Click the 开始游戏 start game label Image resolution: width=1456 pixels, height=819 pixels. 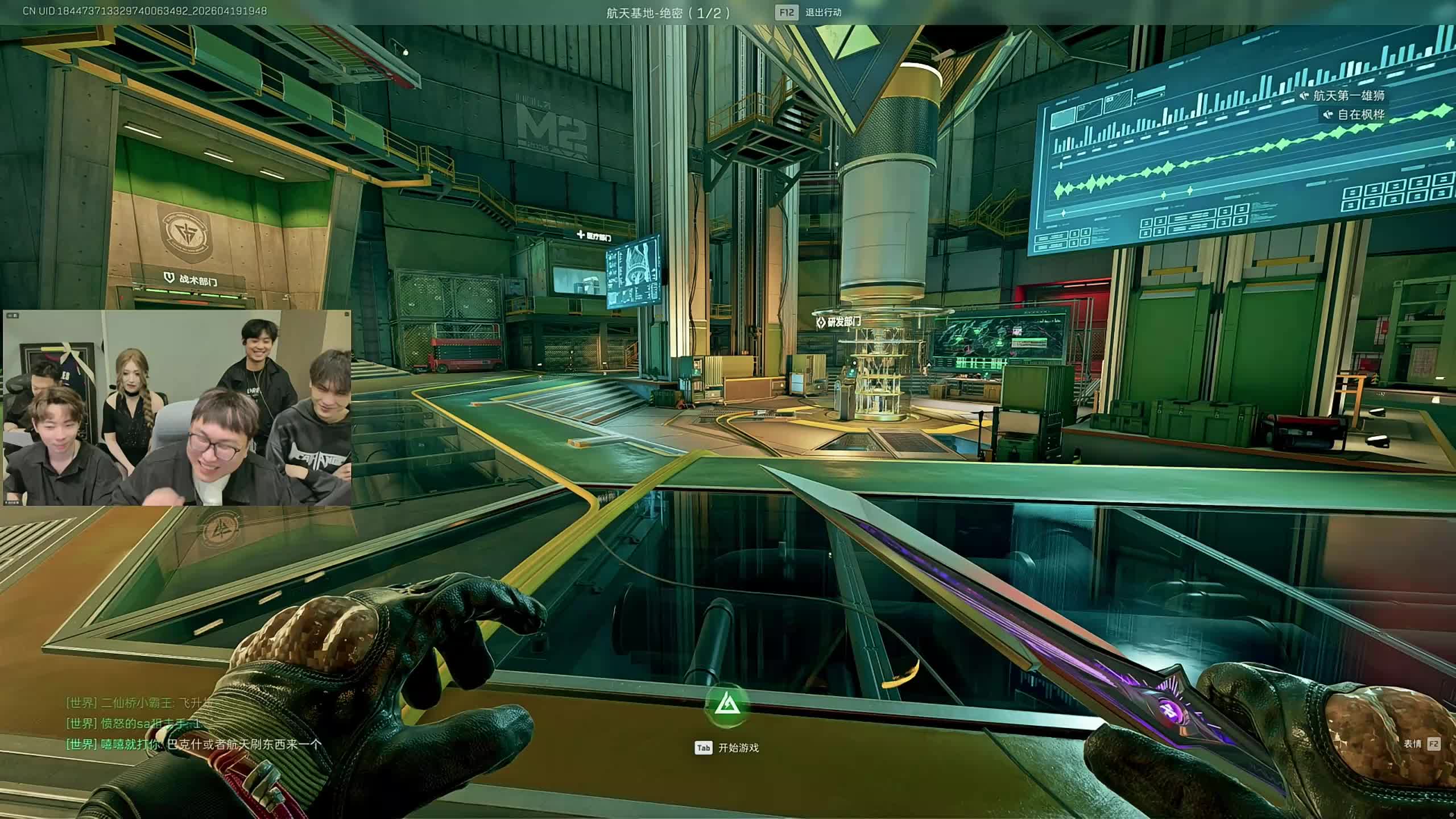(x=738, y=748)
